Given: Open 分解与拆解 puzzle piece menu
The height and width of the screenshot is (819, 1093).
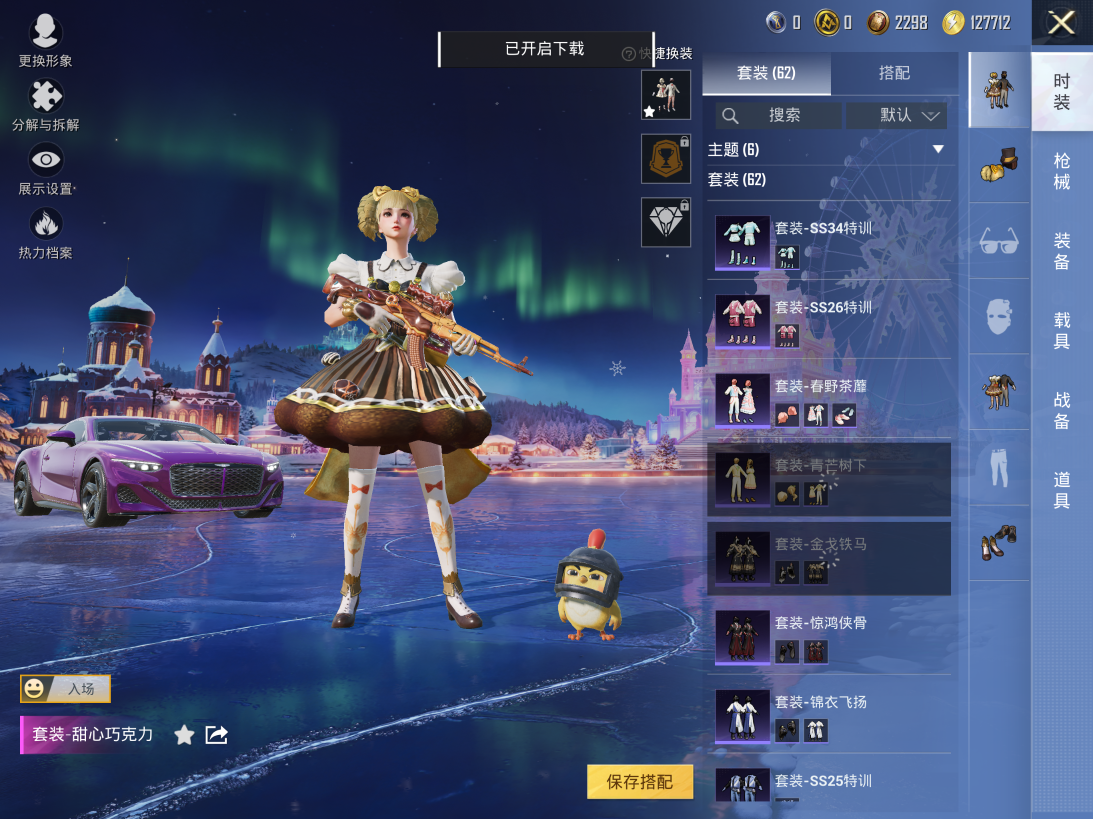Looking at the screenshot, I should [45, 105].
